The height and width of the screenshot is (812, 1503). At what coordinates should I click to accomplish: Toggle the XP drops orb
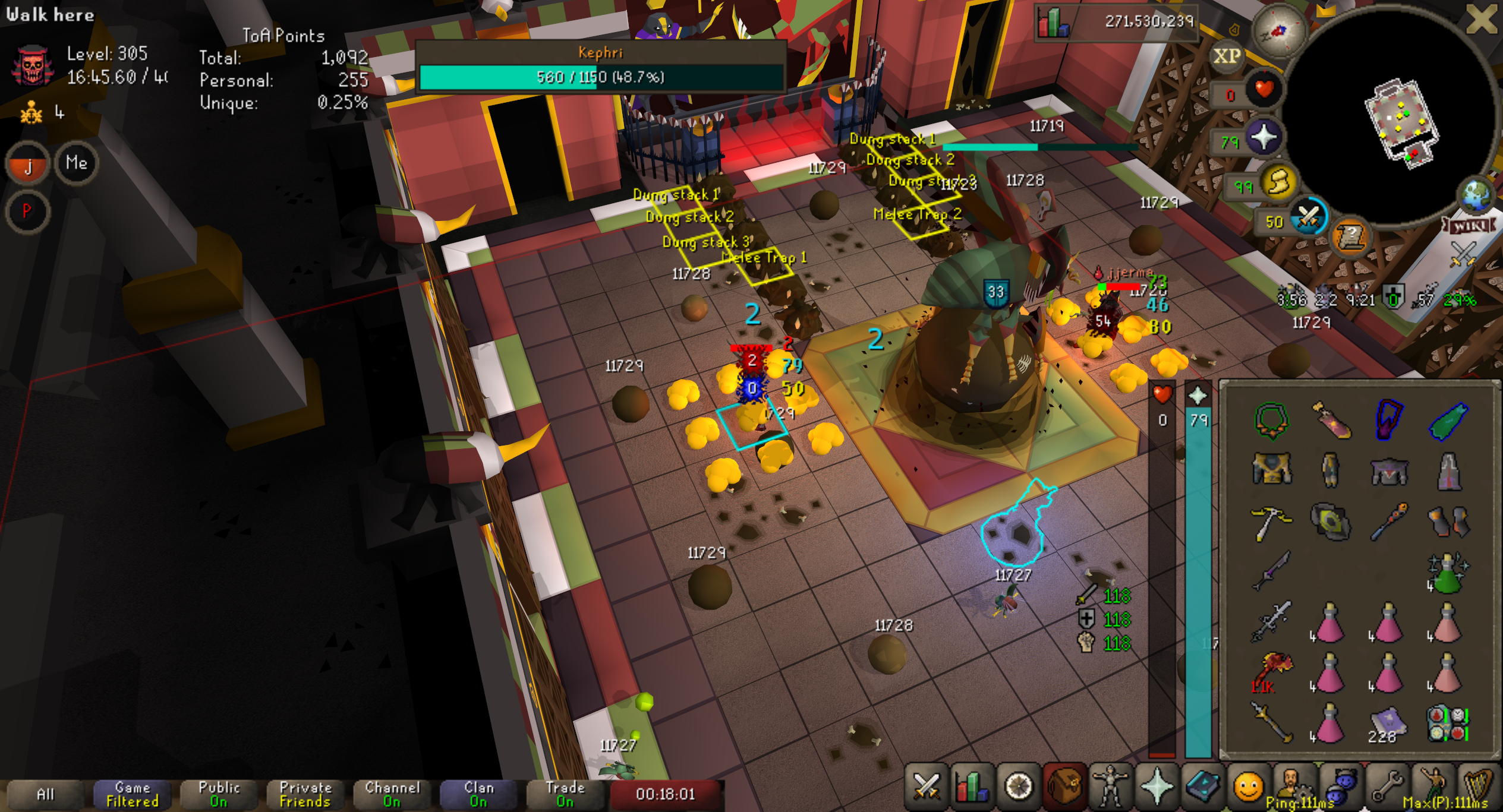point(1226,56)
